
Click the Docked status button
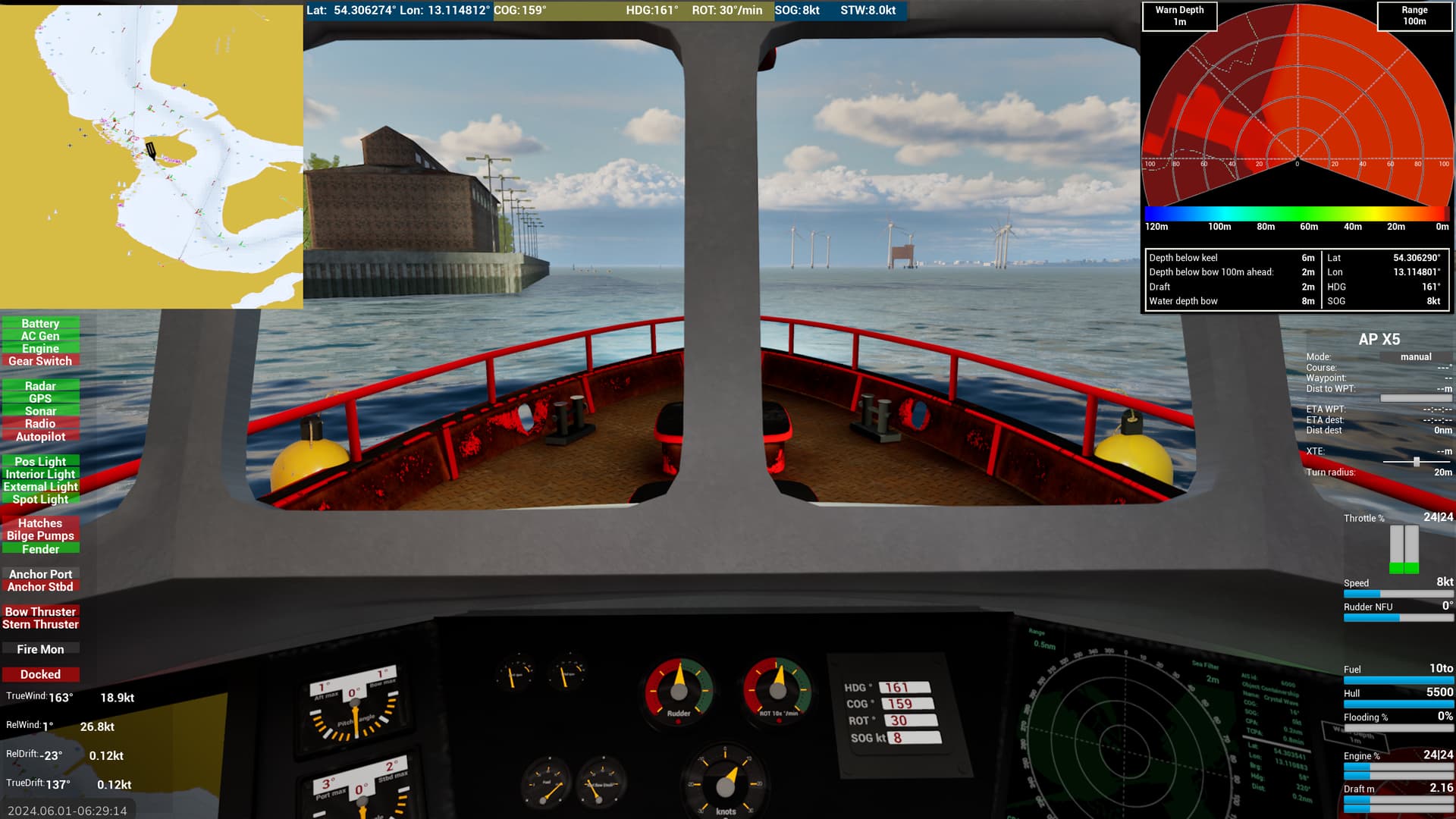(x=40, y=675)
